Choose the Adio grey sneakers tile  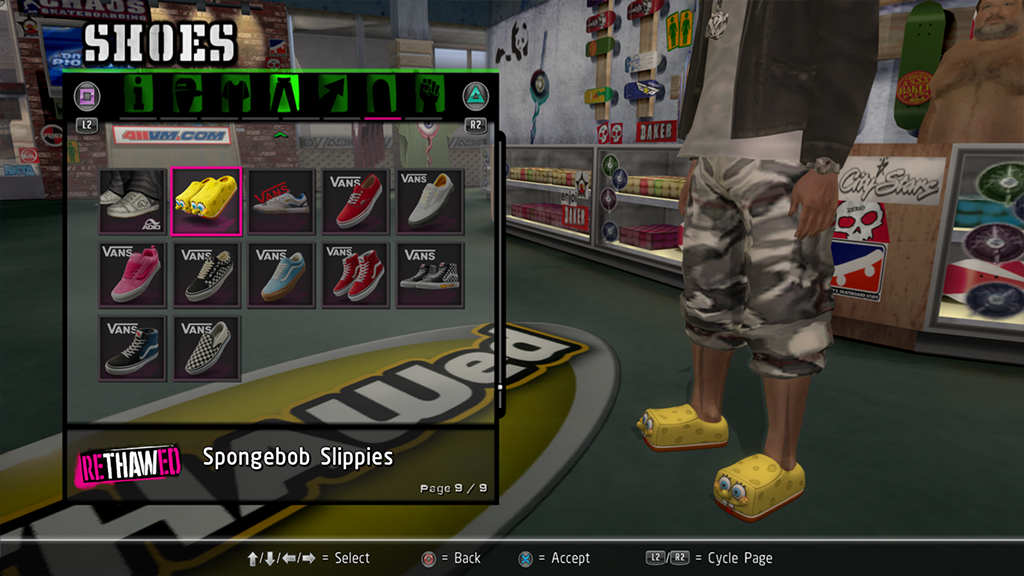pyautogui.click(x=132, y=201)
